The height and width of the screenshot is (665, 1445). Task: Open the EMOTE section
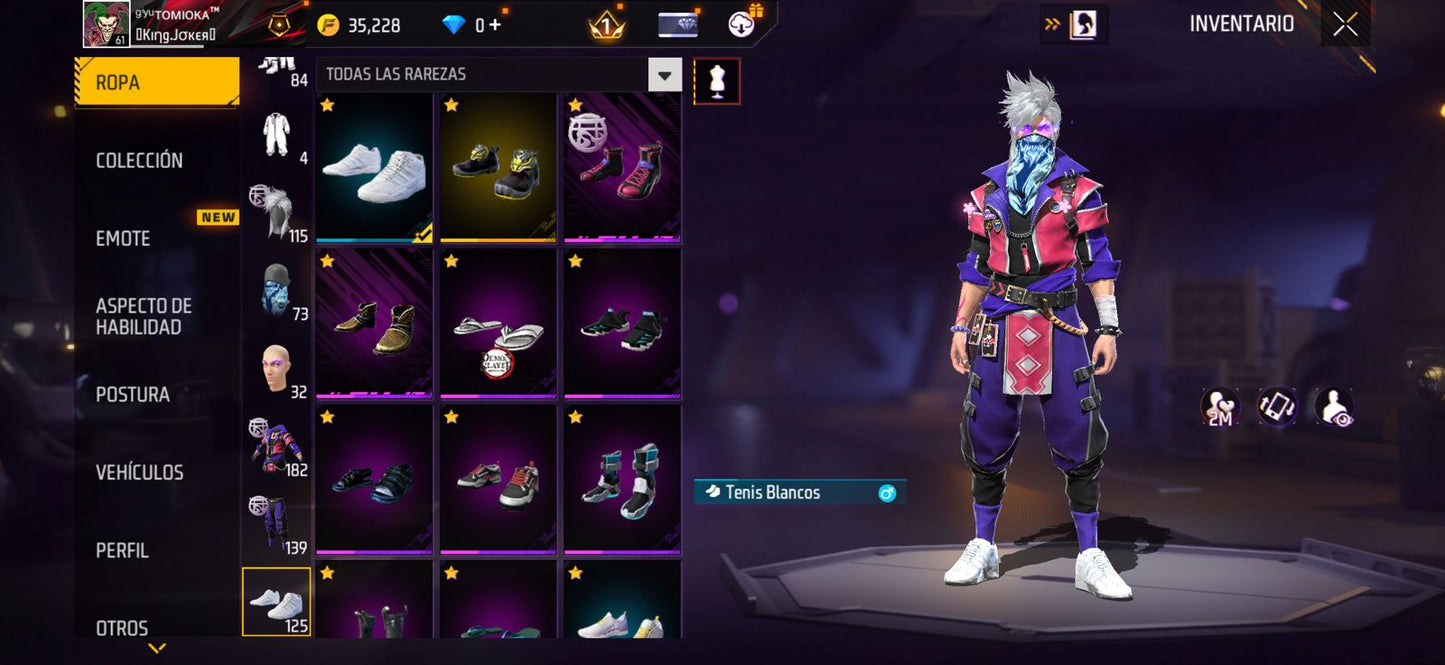[123, 238]
